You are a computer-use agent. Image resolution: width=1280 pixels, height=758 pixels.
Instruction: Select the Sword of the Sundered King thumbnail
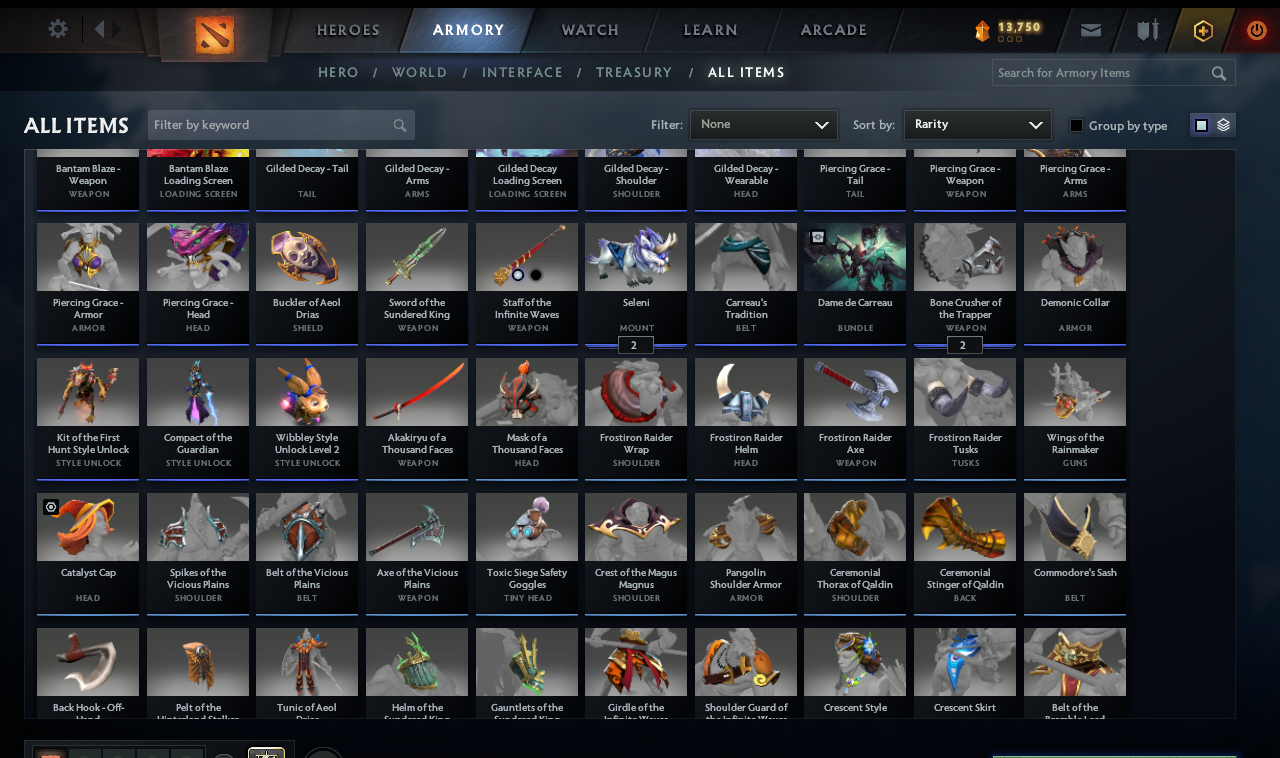click(416, 257)
